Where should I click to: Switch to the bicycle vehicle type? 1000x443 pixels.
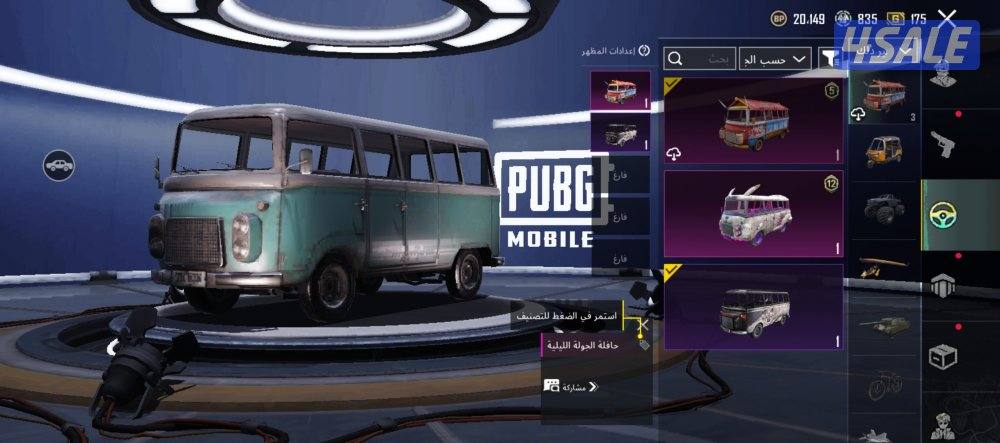pyautogui.click(x=885, y=385)
